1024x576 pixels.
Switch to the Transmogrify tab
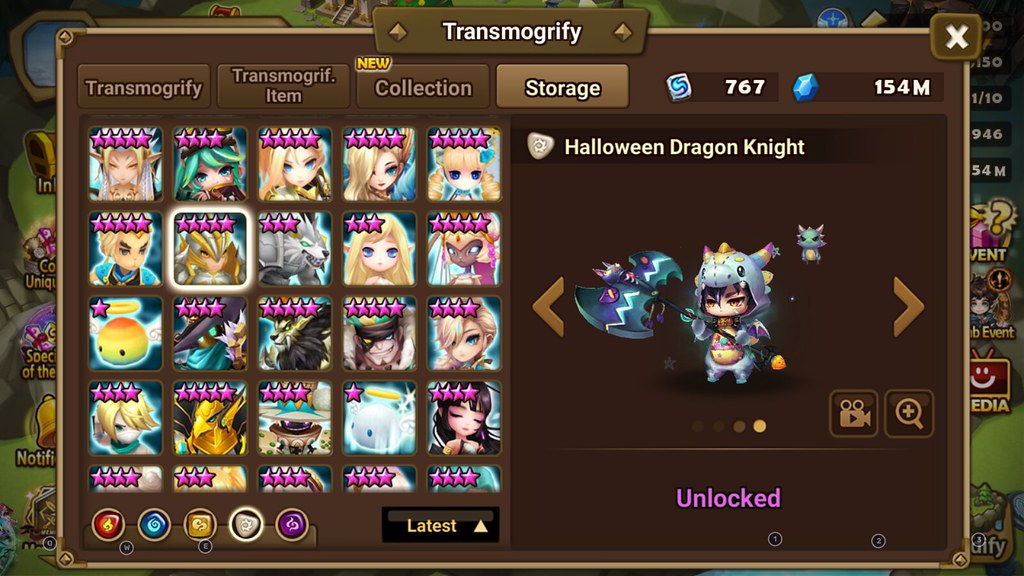coord(144,87)
